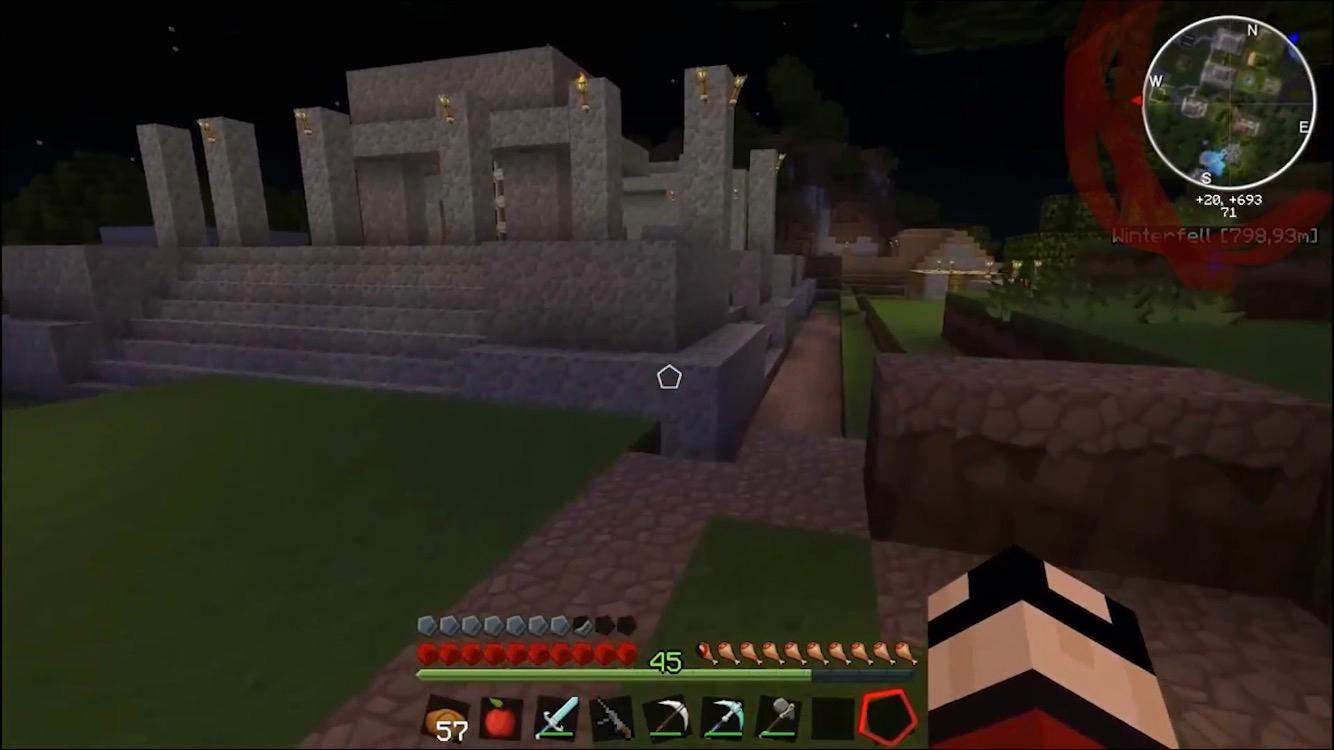Click the crosshair at screen center
The image size is (1334, 750).
point(668,375)
